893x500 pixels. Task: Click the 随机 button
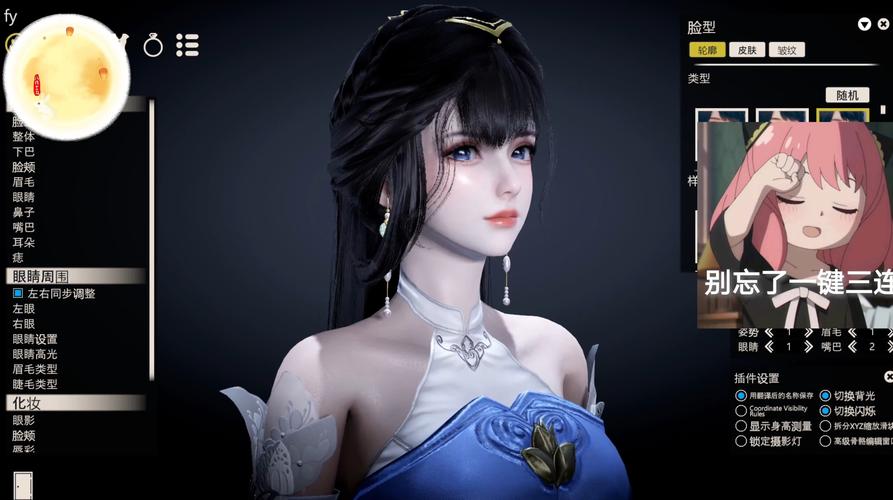coord(847,95)
